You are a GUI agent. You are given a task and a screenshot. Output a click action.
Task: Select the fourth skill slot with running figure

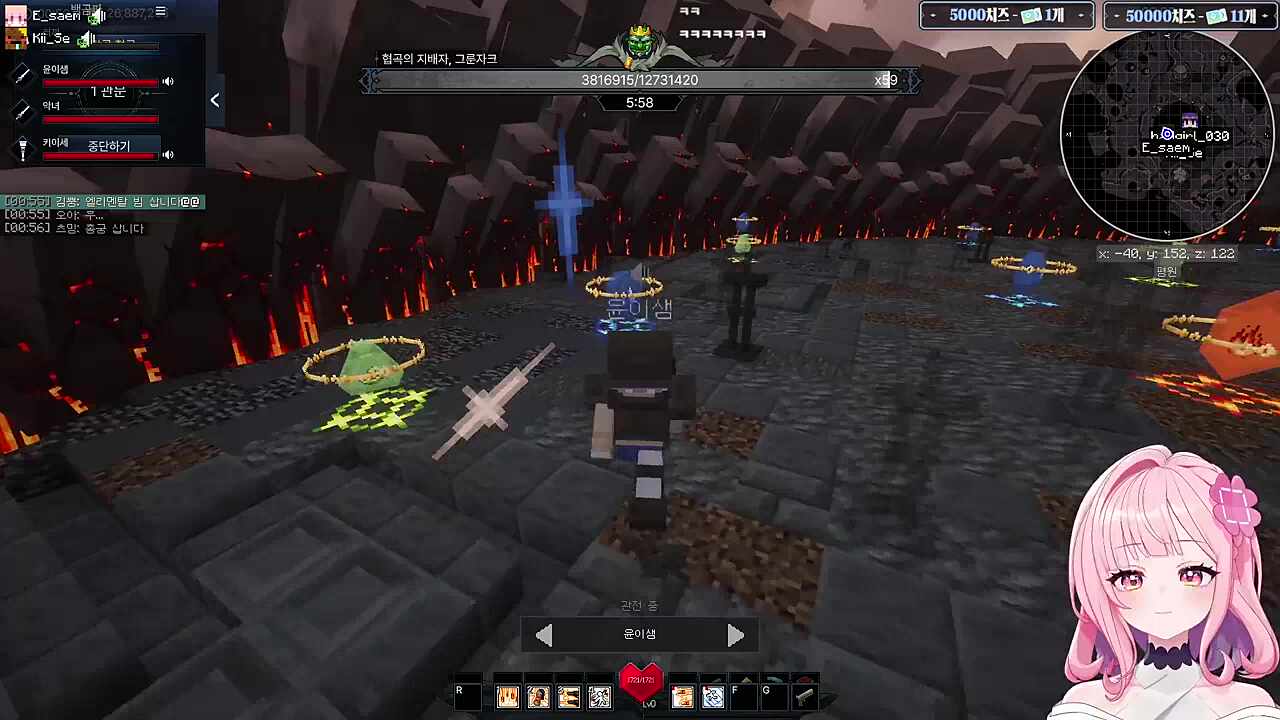(x=599, y=697)
